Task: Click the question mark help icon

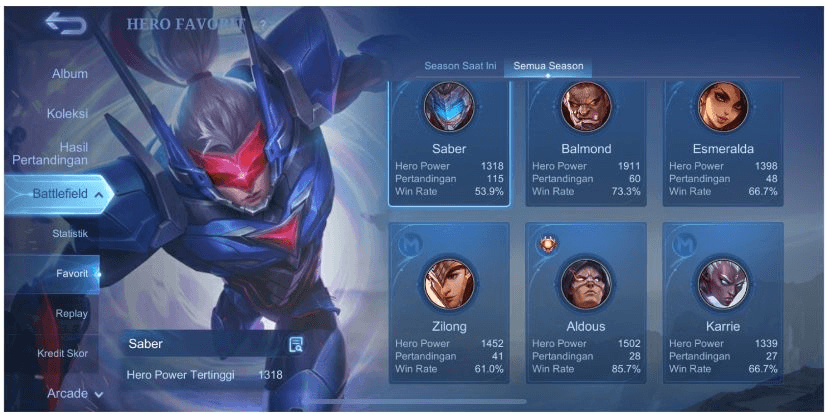Action: pos(263,25)
